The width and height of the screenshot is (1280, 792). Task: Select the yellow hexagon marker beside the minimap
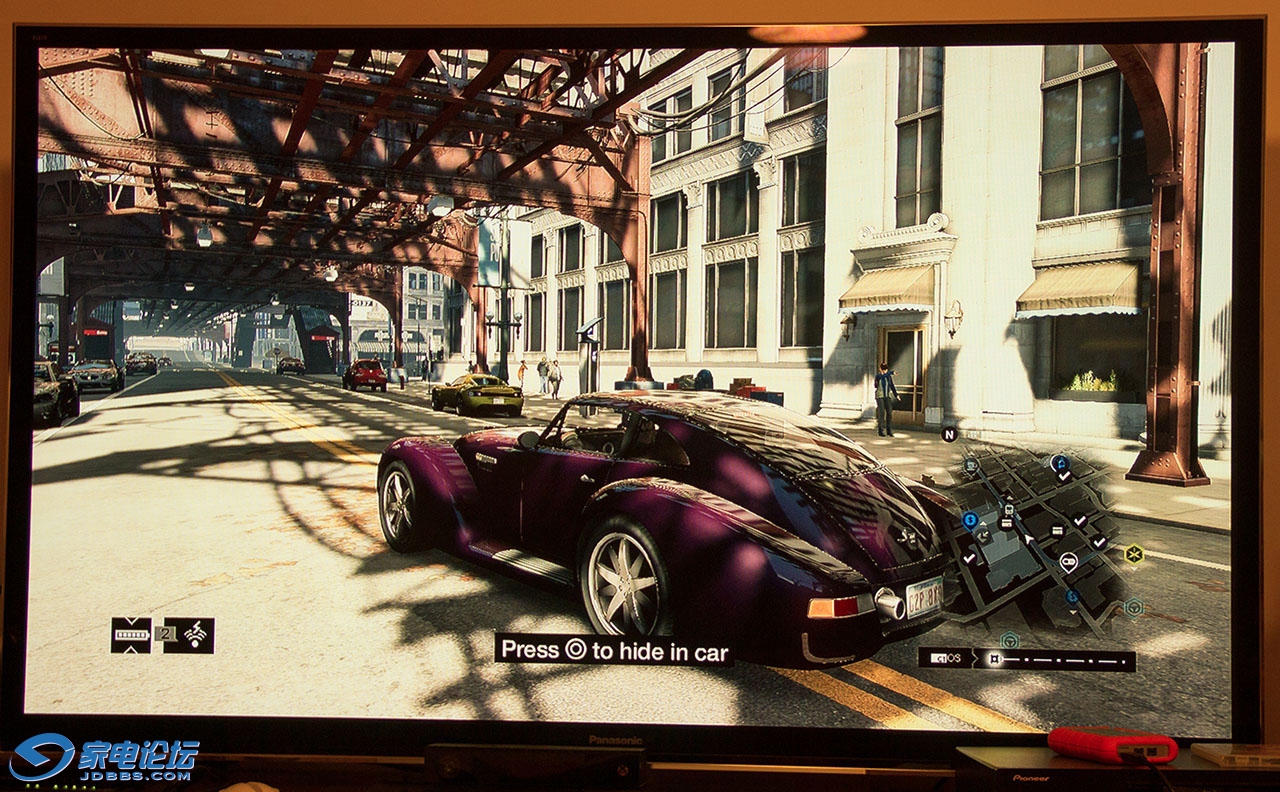click(x=1133, y=553)
